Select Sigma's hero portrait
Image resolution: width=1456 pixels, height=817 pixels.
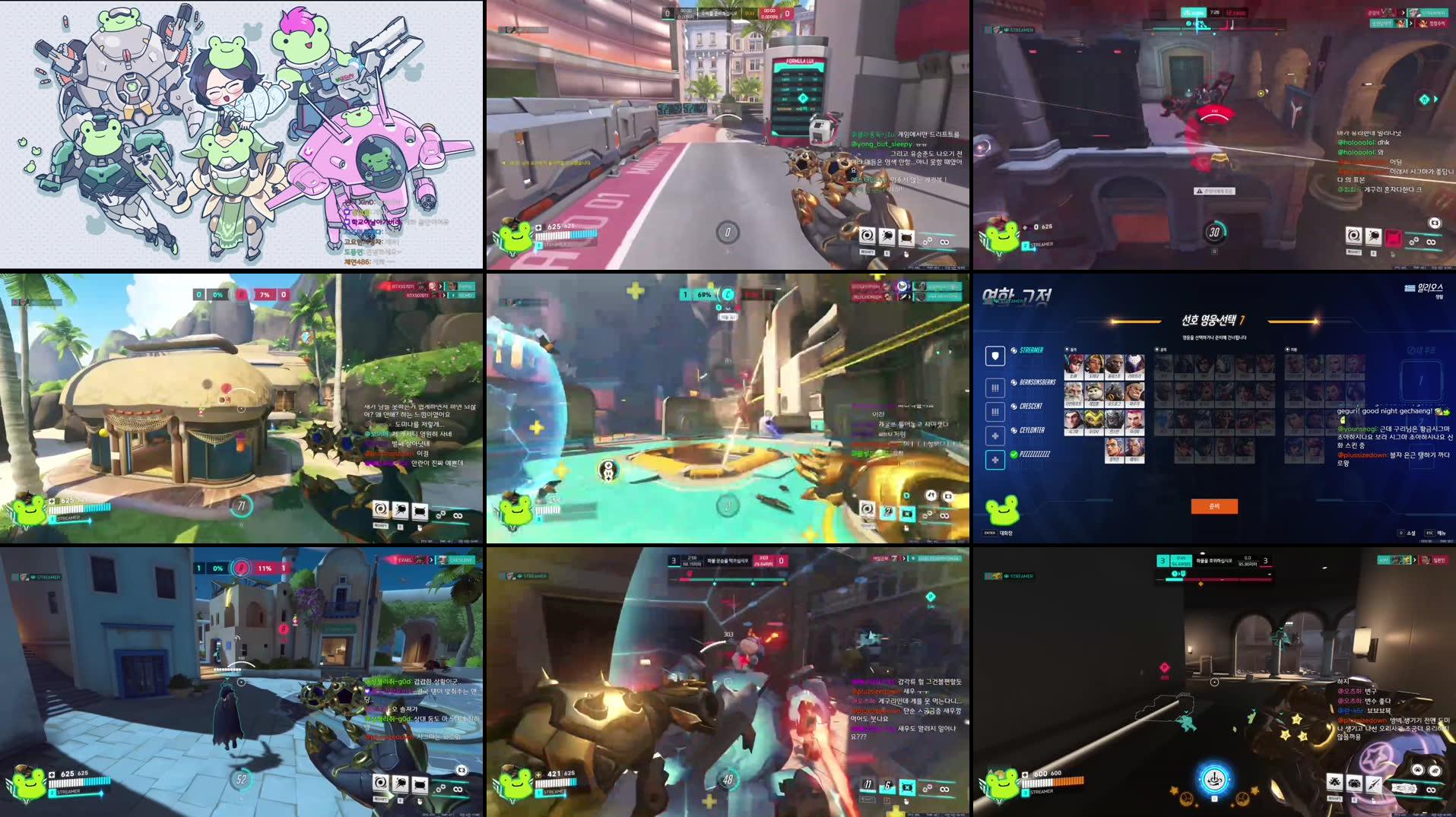1074,420
